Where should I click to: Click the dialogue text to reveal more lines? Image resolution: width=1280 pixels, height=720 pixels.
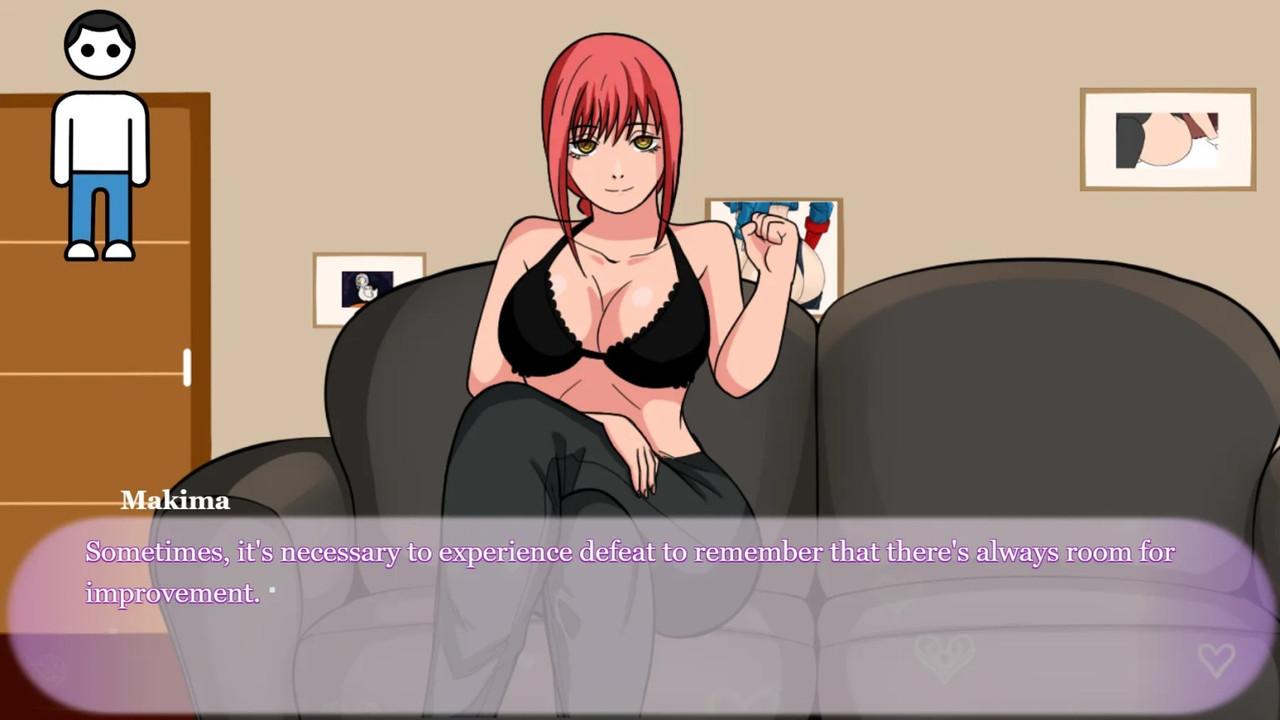(630, 551)
